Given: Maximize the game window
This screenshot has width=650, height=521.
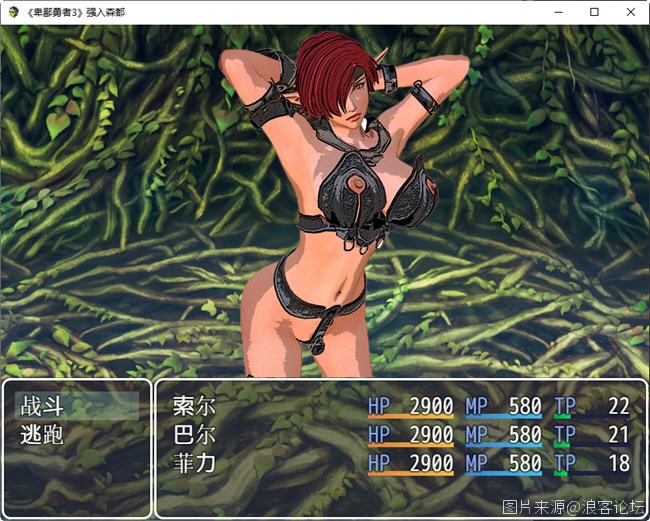Looking at the screenshot, I should [x=594, y=12].
